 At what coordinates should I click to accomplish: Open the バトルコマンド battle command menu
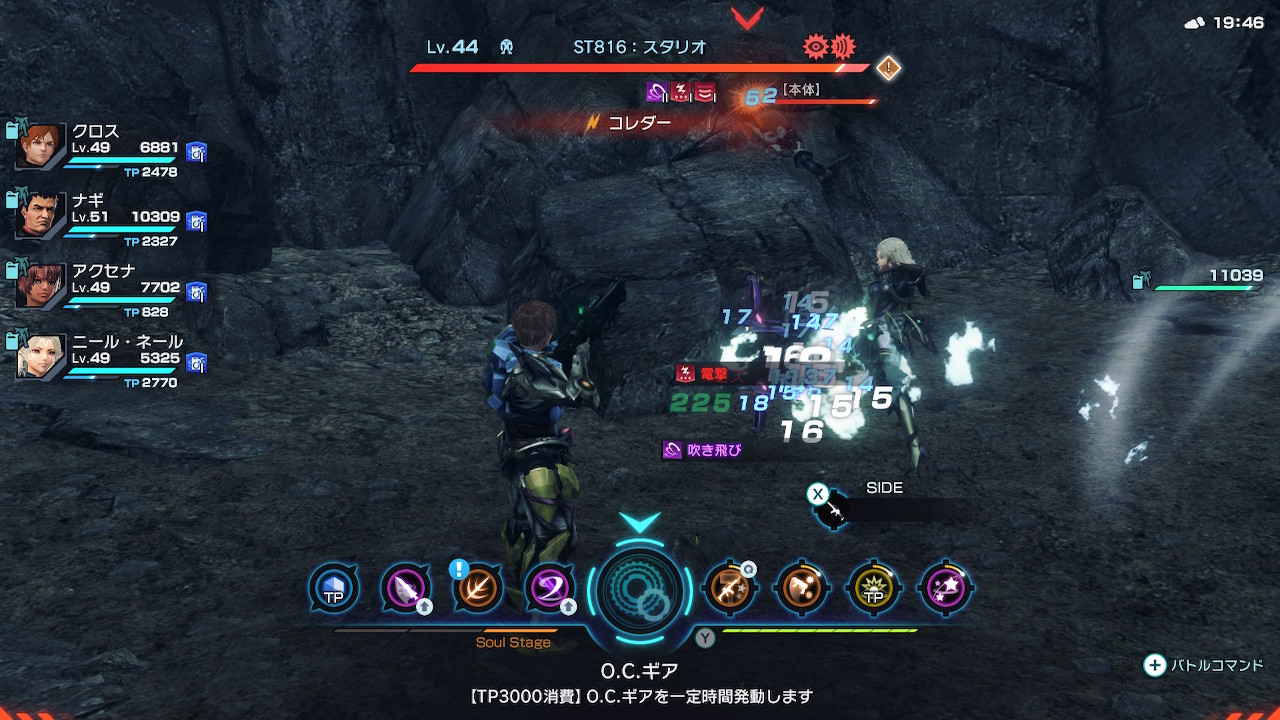click(1204, 665)
